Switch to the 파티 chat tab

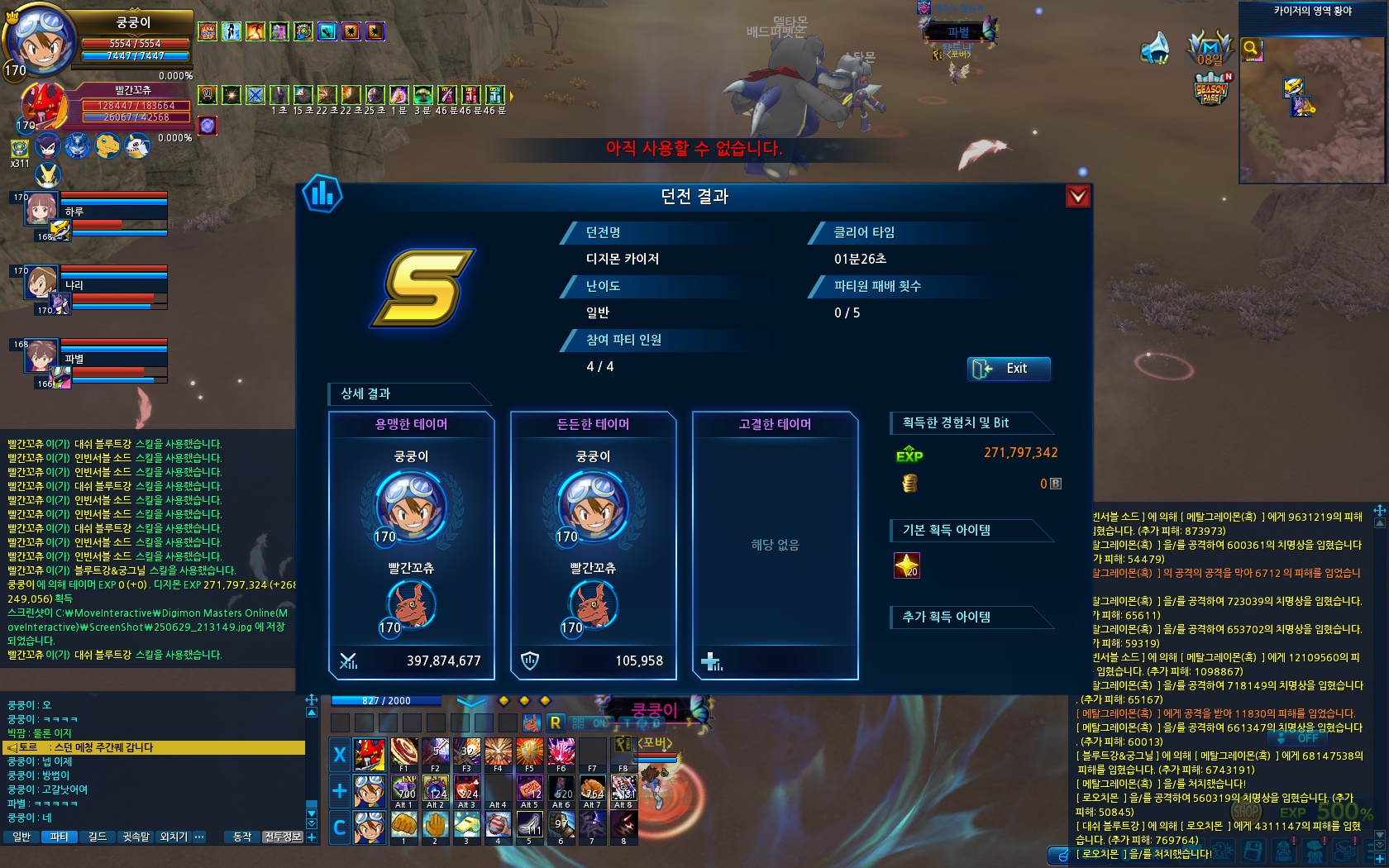click(60, 837)
